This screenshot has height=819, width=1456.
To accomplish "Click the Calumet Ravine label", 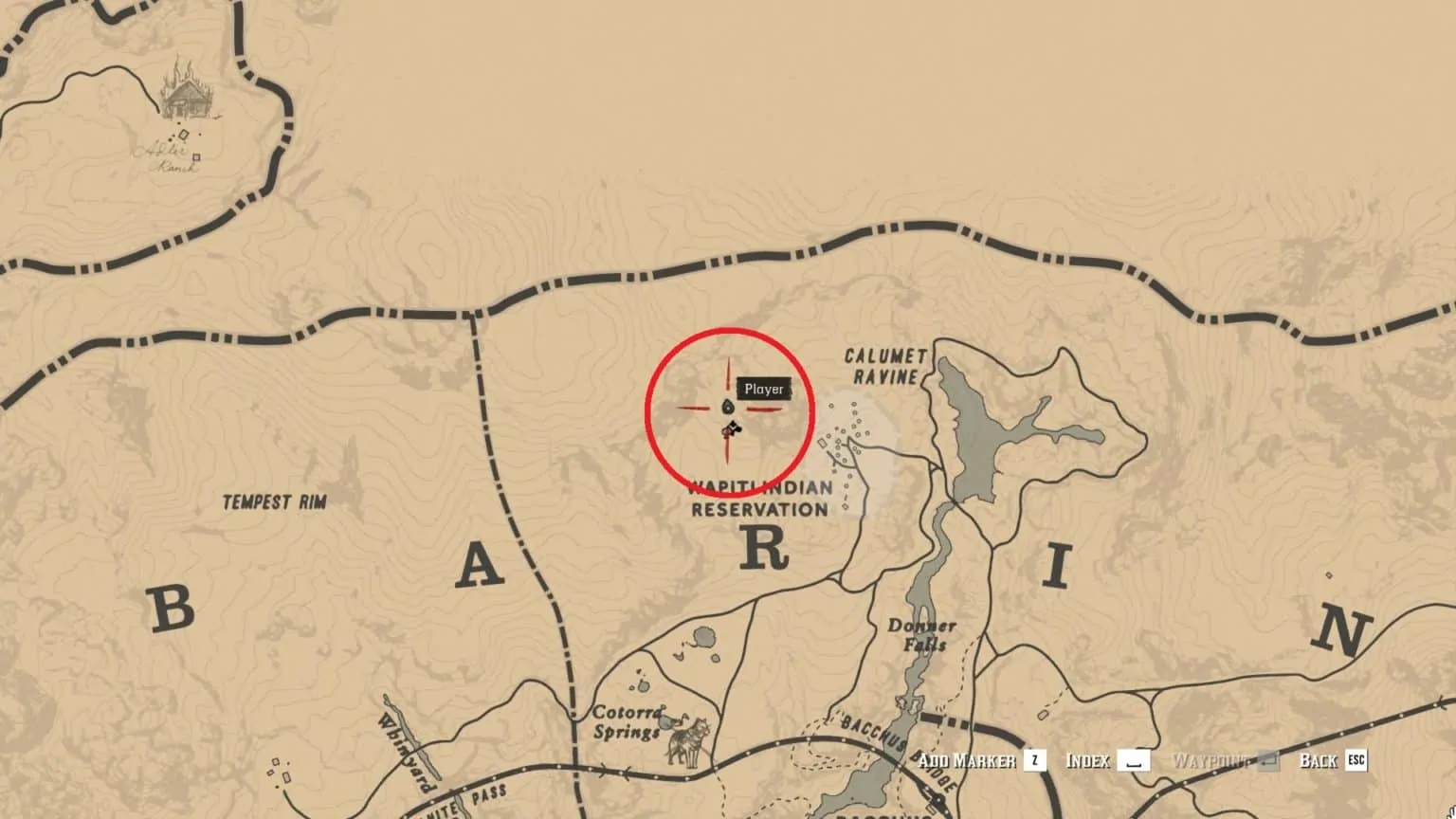I will coord(885,367).
